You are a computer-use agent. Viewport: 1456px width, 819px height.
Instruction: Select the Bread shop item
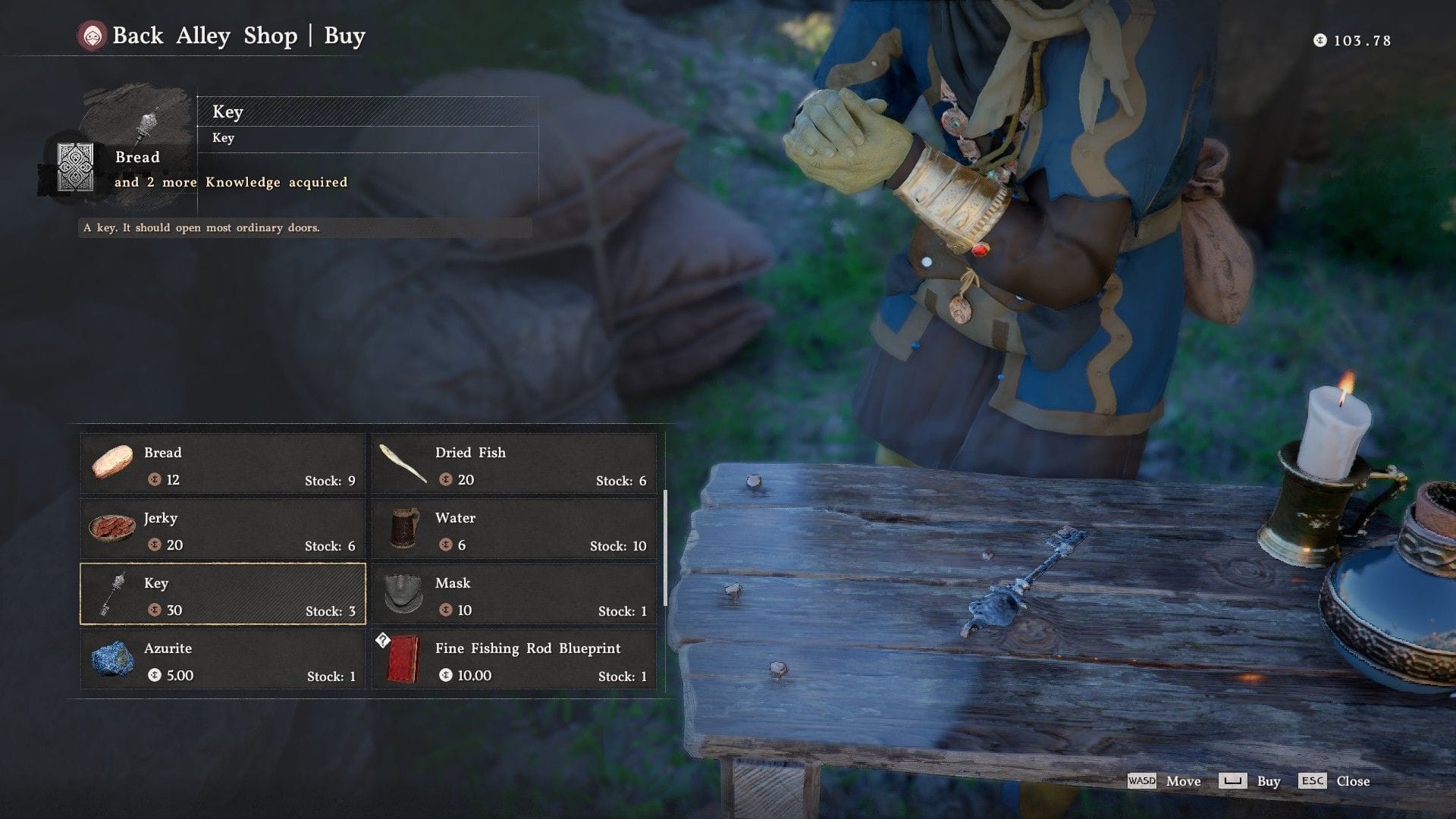pyautogui.click(x=223, y=464)
